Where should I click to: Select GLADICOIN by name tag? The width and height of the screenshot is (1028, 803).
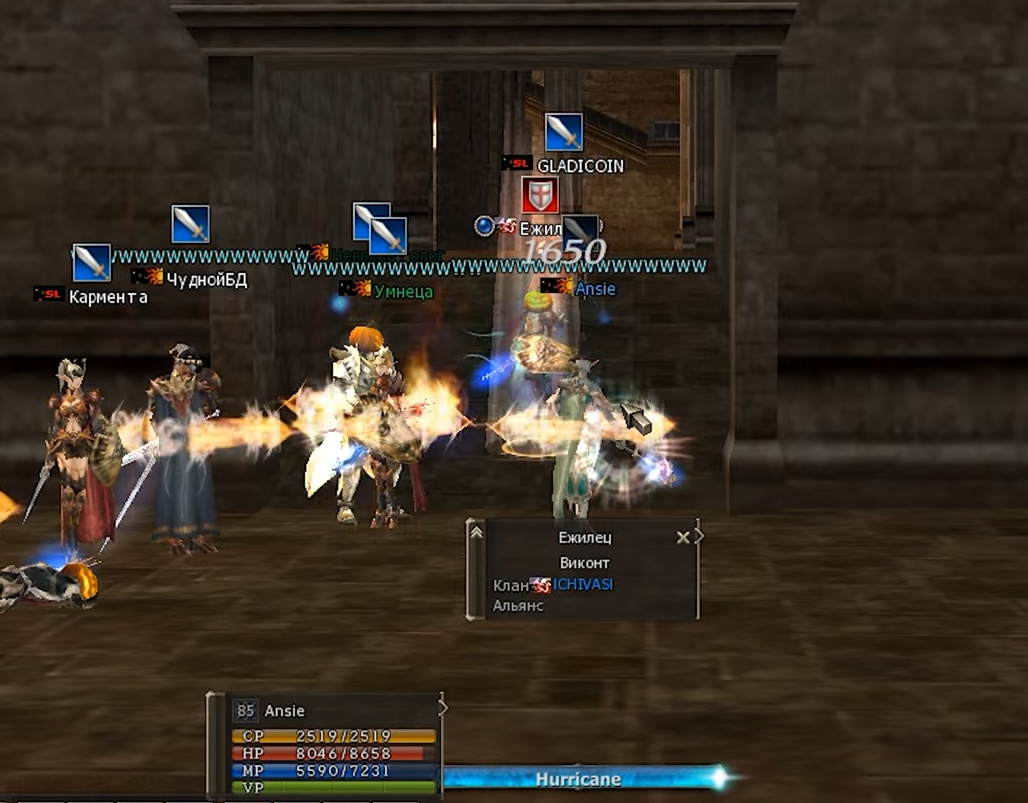point(580,166)
